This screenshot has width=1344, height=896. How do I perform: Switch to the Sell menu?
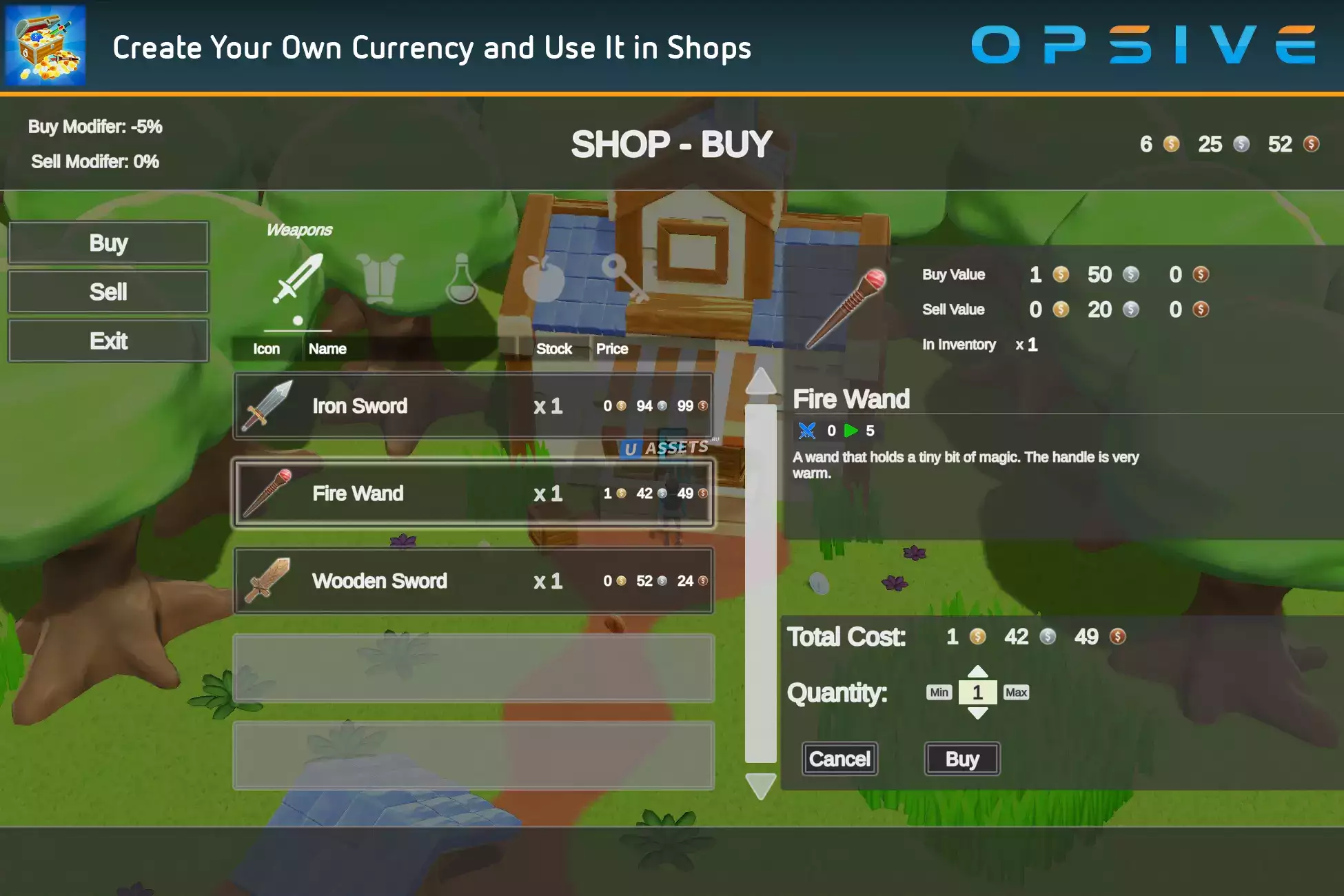coord(108,292)
